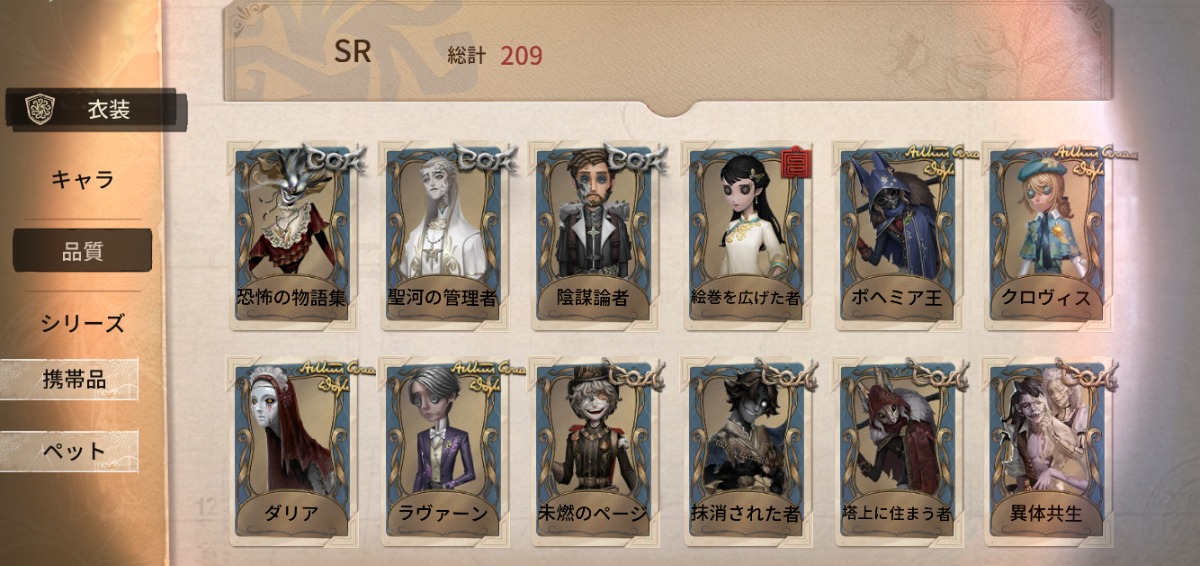Image resolution: width=1200 pixels, height=566 pixels.
Task: Open the 陰謀論者 costume card
Action: click(594, 236)
